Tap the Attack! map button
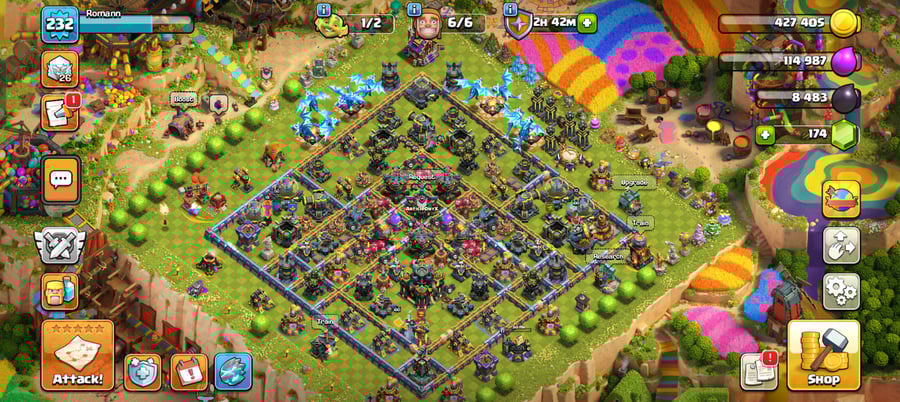 click(x=77, y=356)
